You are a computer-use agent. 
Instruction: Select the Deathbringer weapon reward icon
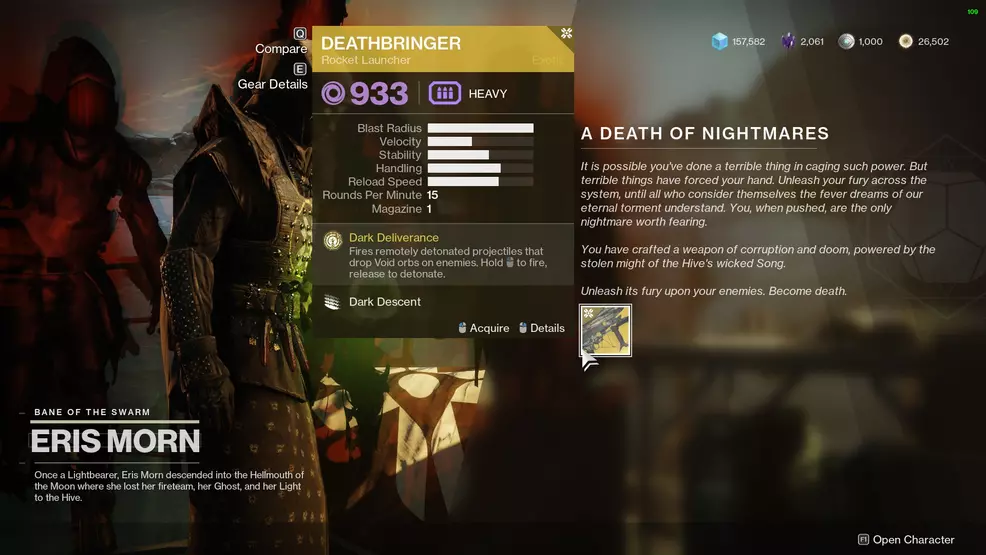pos(605,331)
